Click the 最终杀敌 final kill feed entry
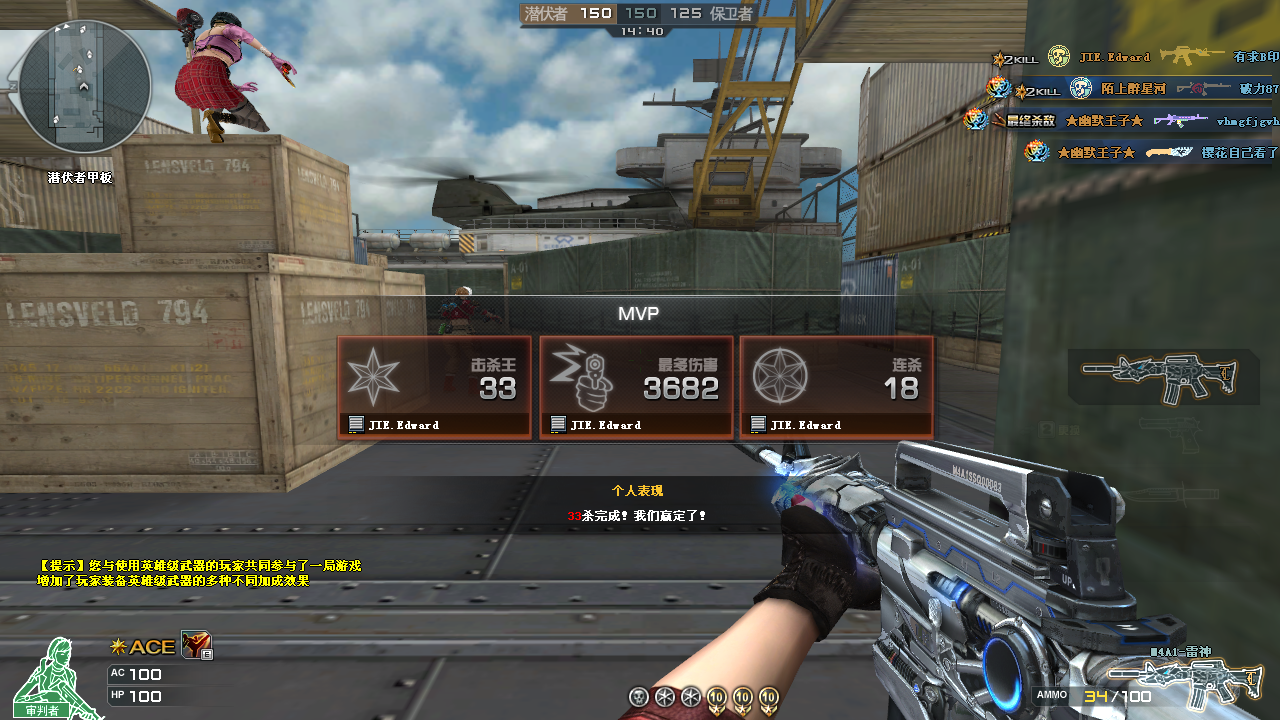Viewport: 1280px width, 720px height. (x=1120, y=121)
